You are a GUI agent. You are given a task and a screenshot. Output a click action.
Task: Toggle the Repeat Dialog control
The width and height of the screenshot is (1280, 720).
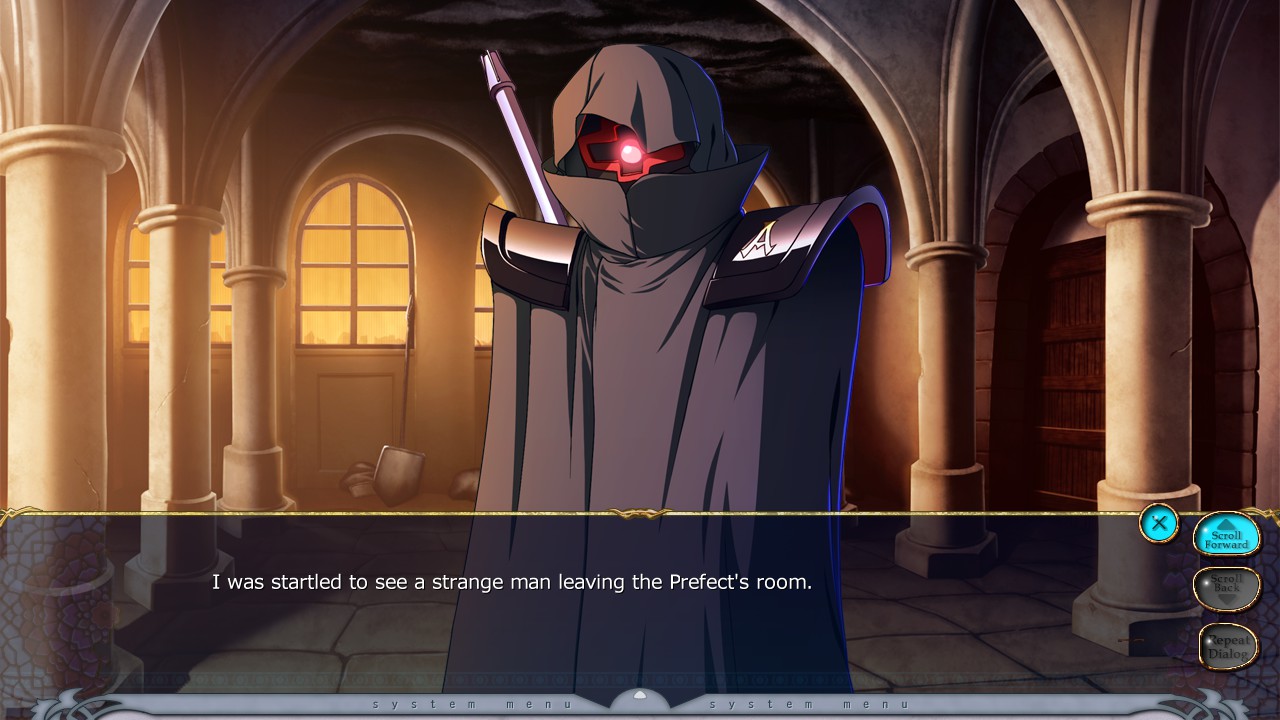coord(1227,645)
